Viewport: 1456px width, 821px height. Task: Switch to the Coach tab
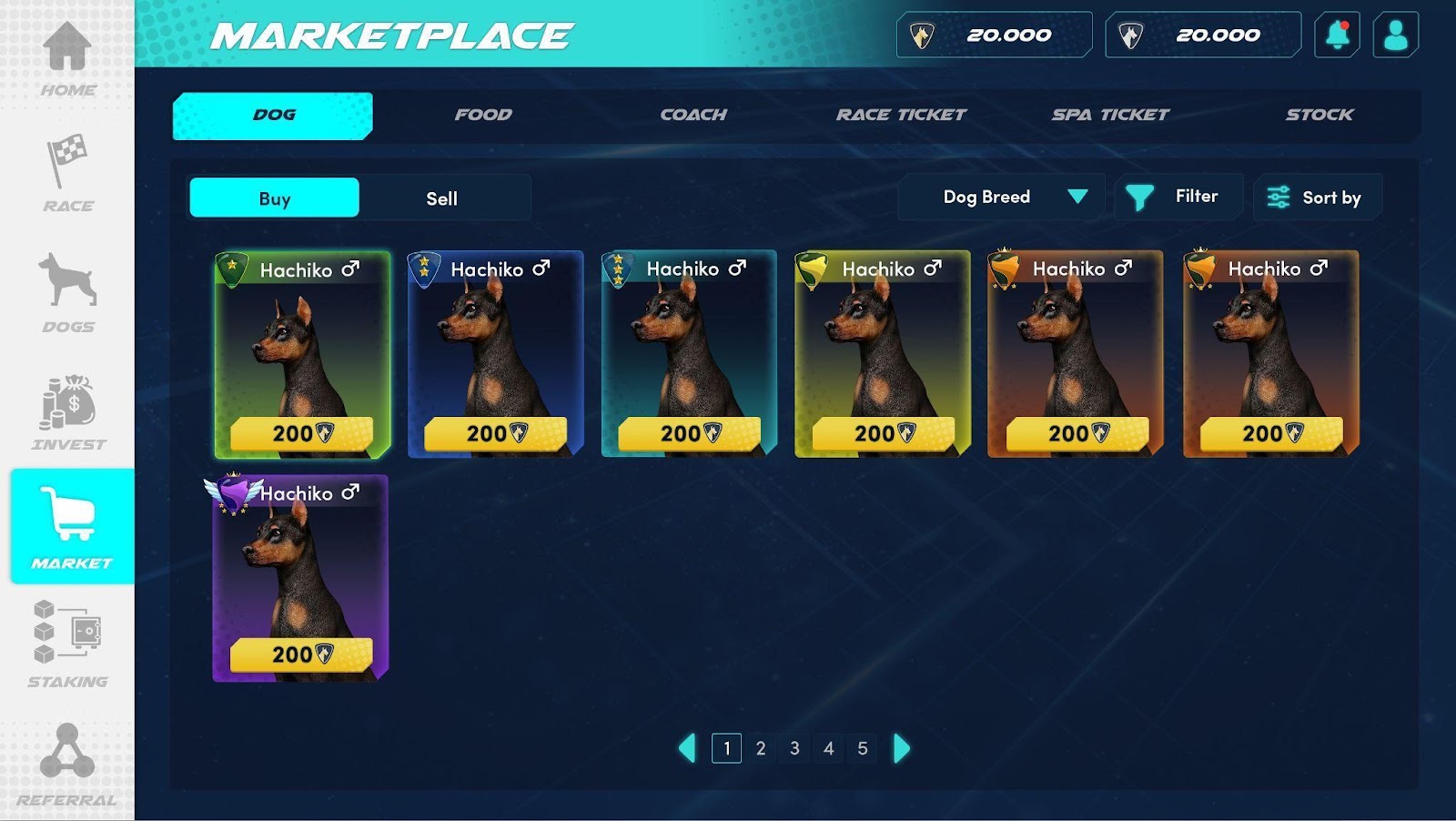click(693, 115)
